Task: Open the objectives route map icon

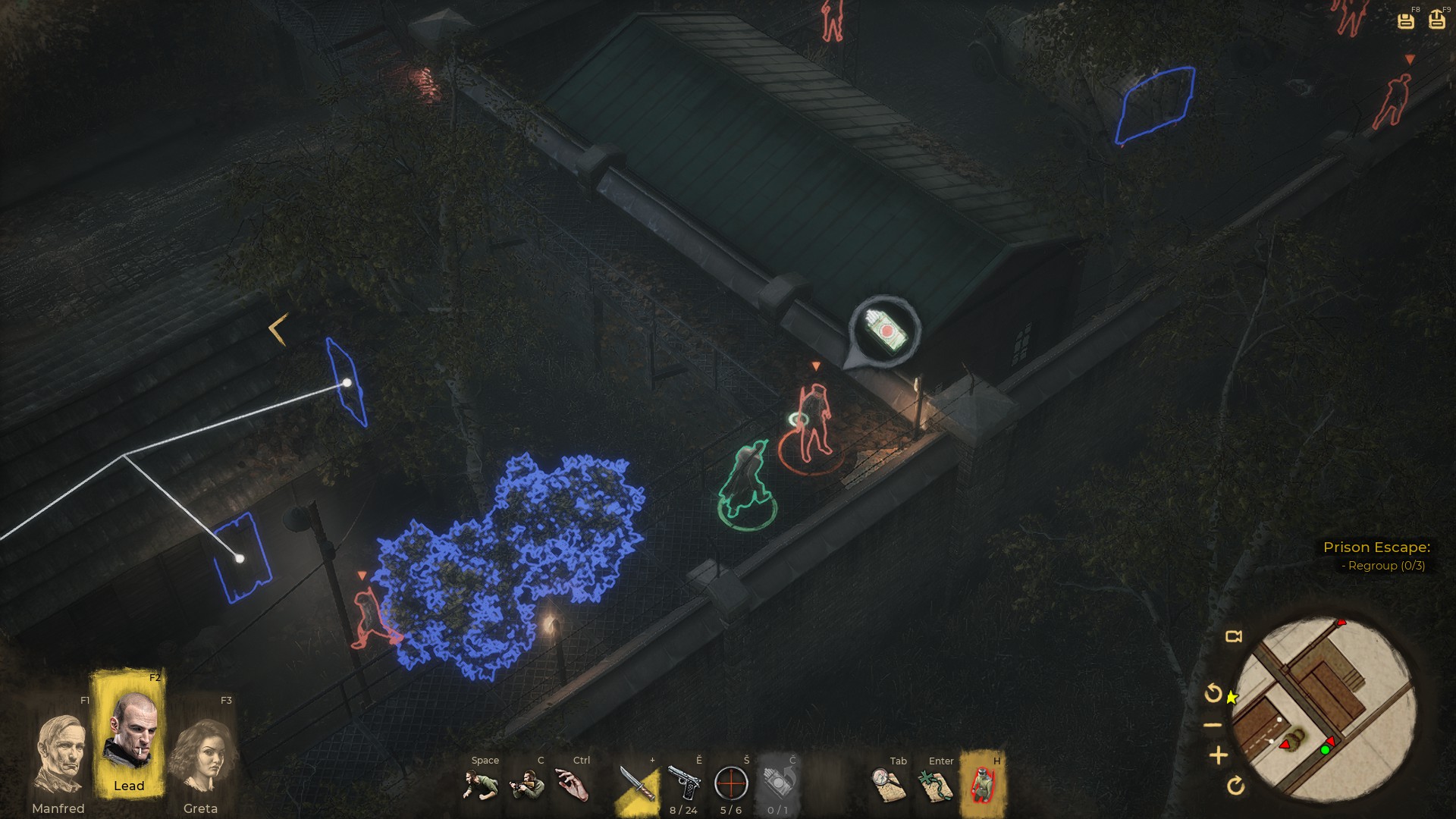Action: pyautogui.click(x=936, y=785)
